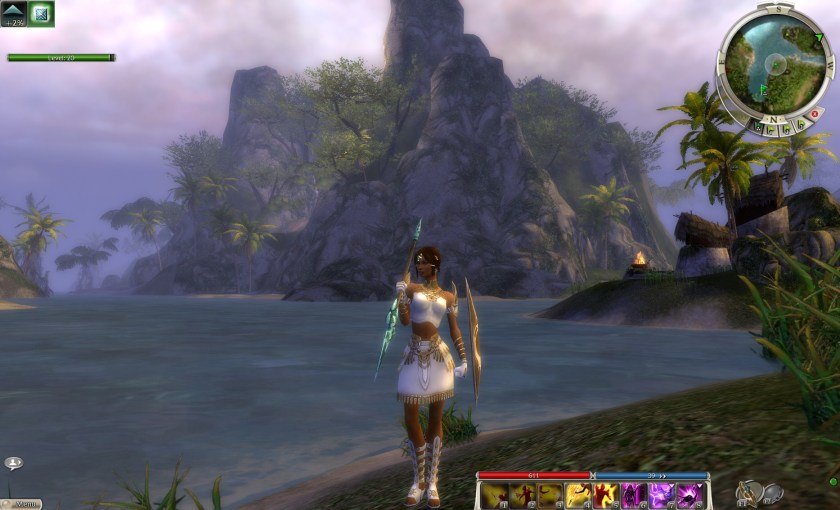Activate the skill in slot 1
The height and width of the screenshot is (510, 840).
coord(495,495)
